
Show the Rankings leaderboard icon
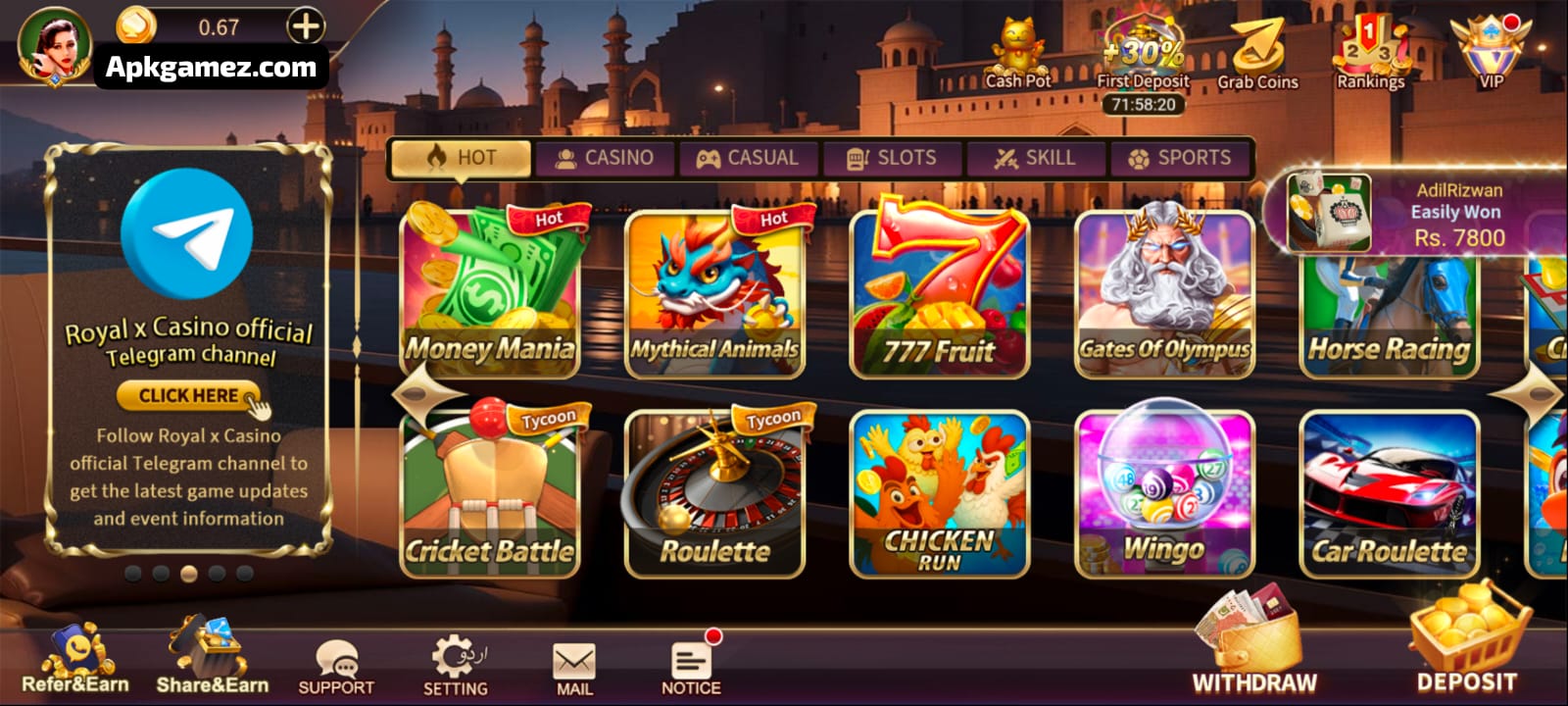tap(1370, 54)
